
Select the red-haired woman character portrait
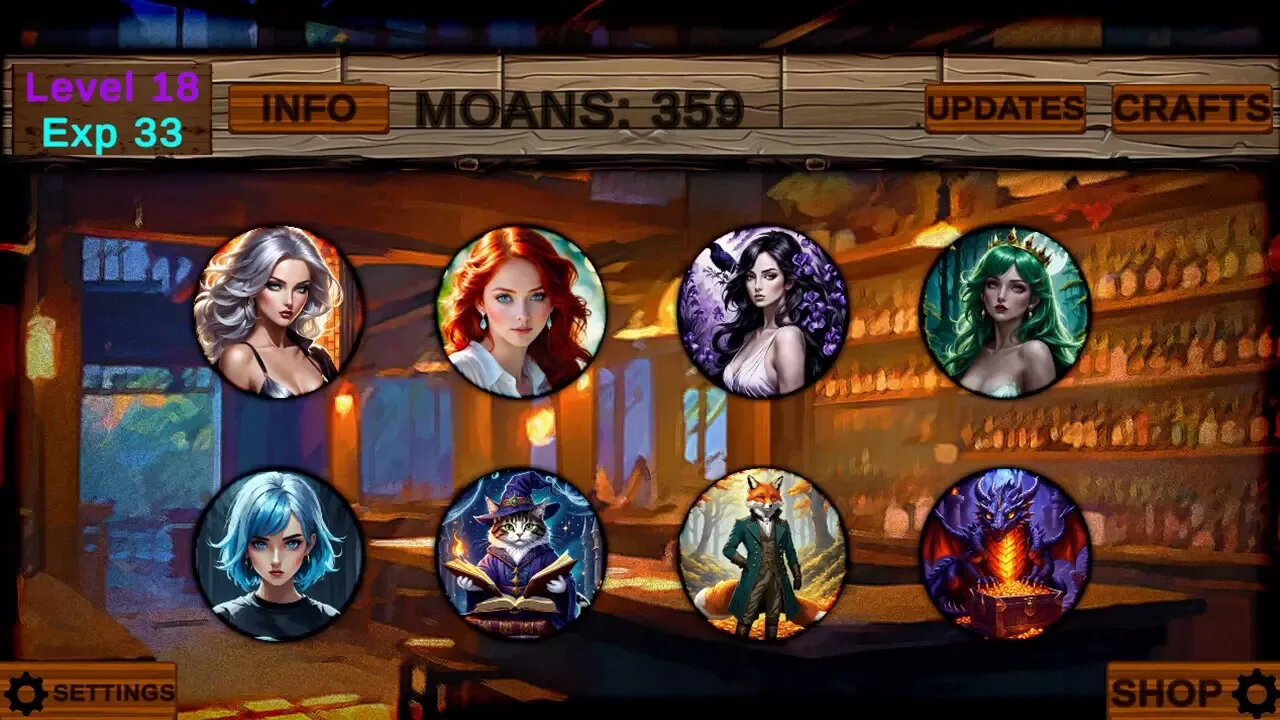tap(520, 310)
